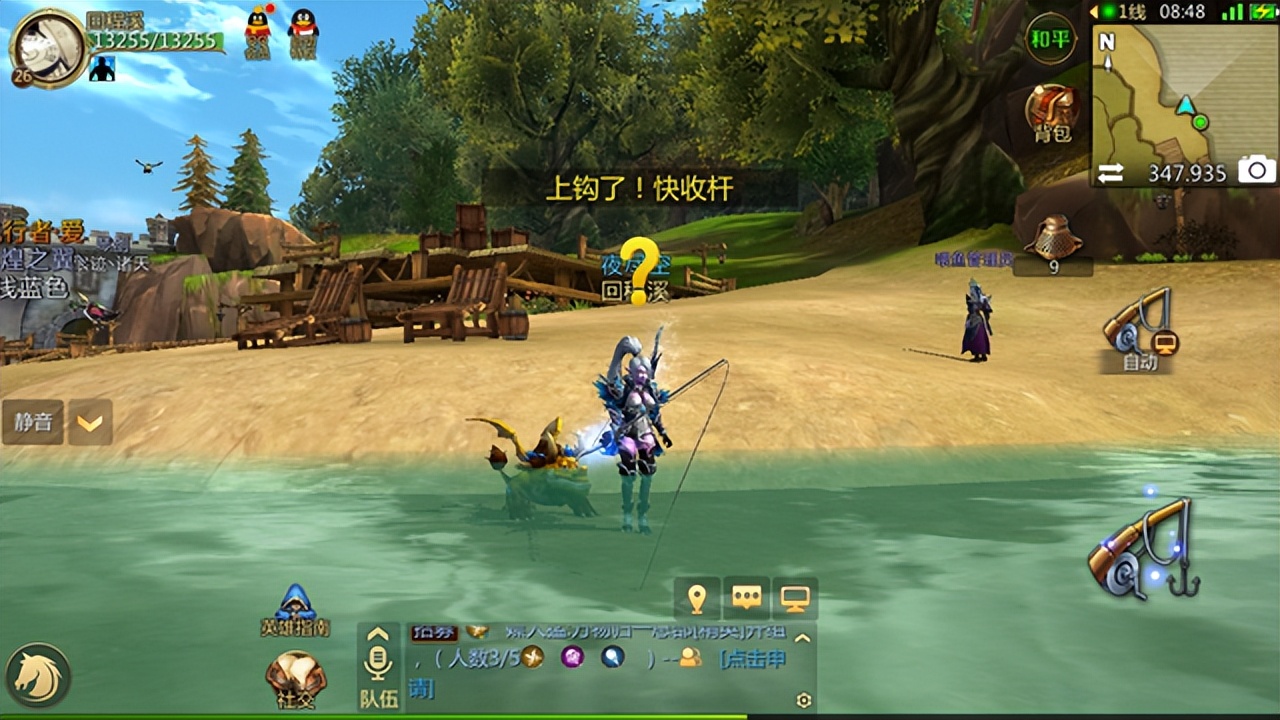
Task: Expand the dropdown arrow beside 静音
Action: (x=90, y=423)
